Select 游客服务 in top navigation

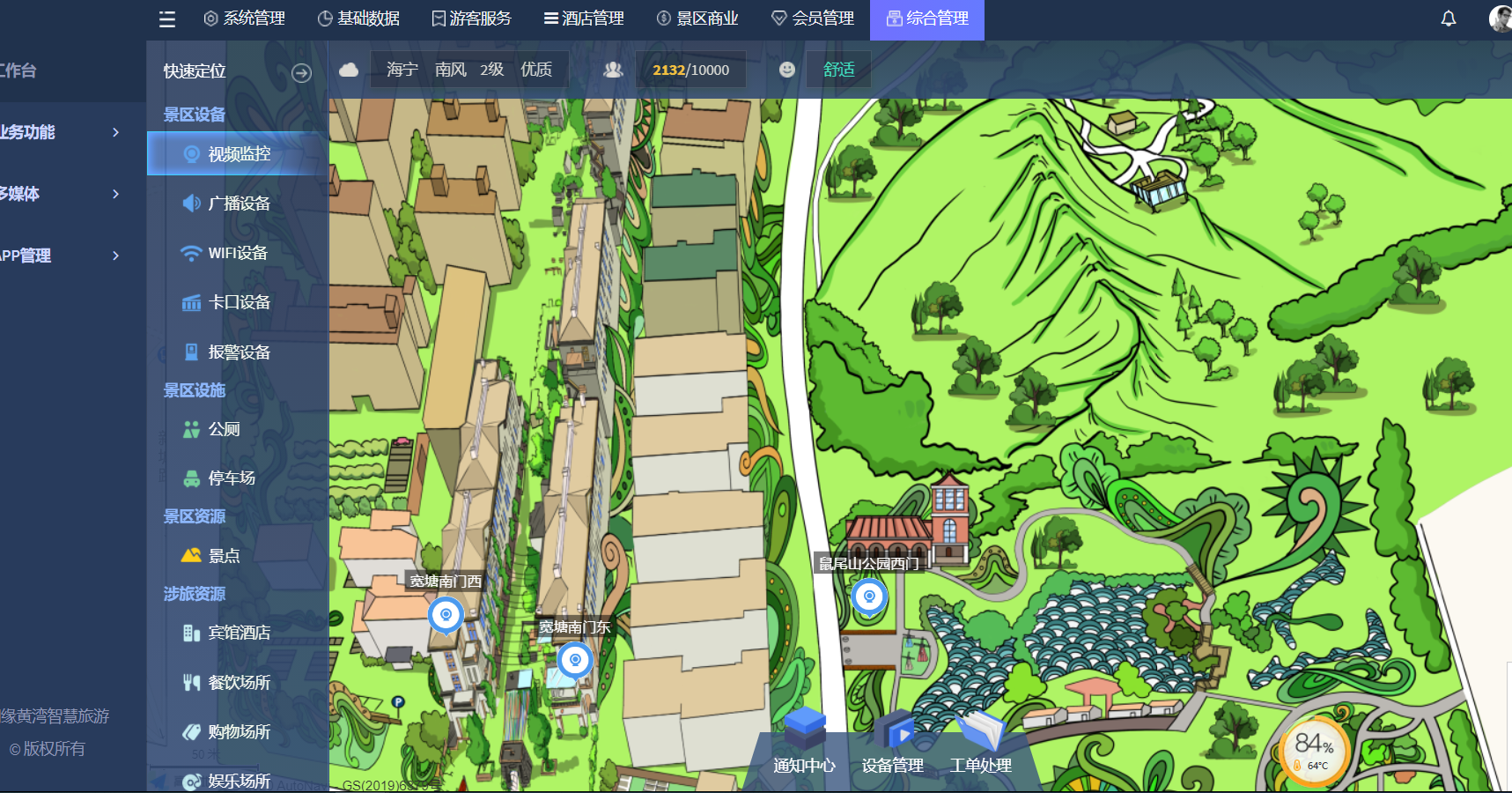click(x=471, y=19)
